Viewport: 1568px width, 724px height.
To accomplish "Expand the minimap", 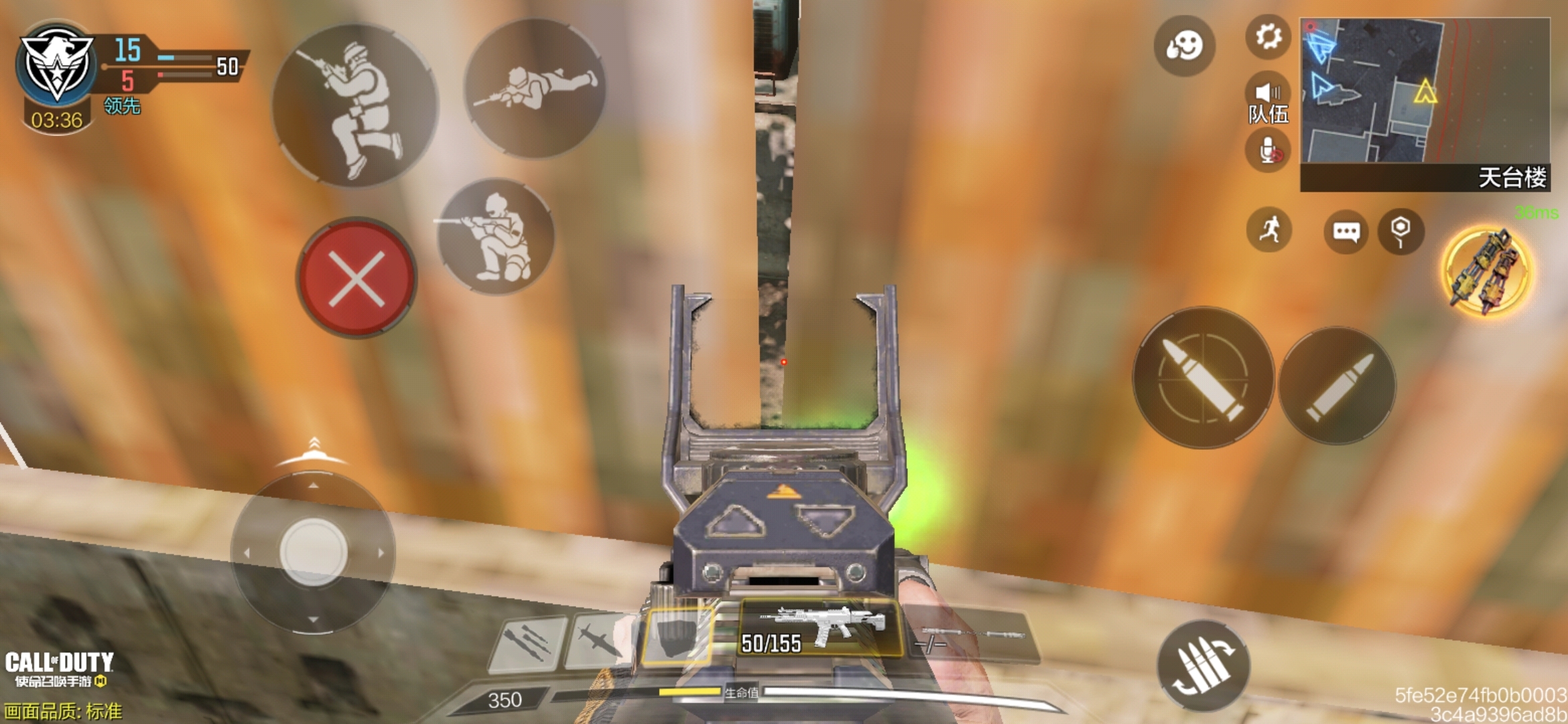I will [1425, 94].
